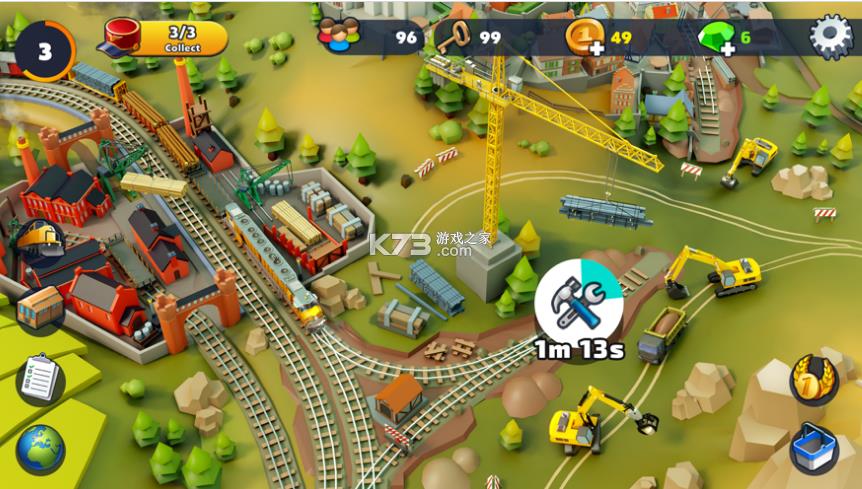View the population counter icon

click(x=338, y=37)
